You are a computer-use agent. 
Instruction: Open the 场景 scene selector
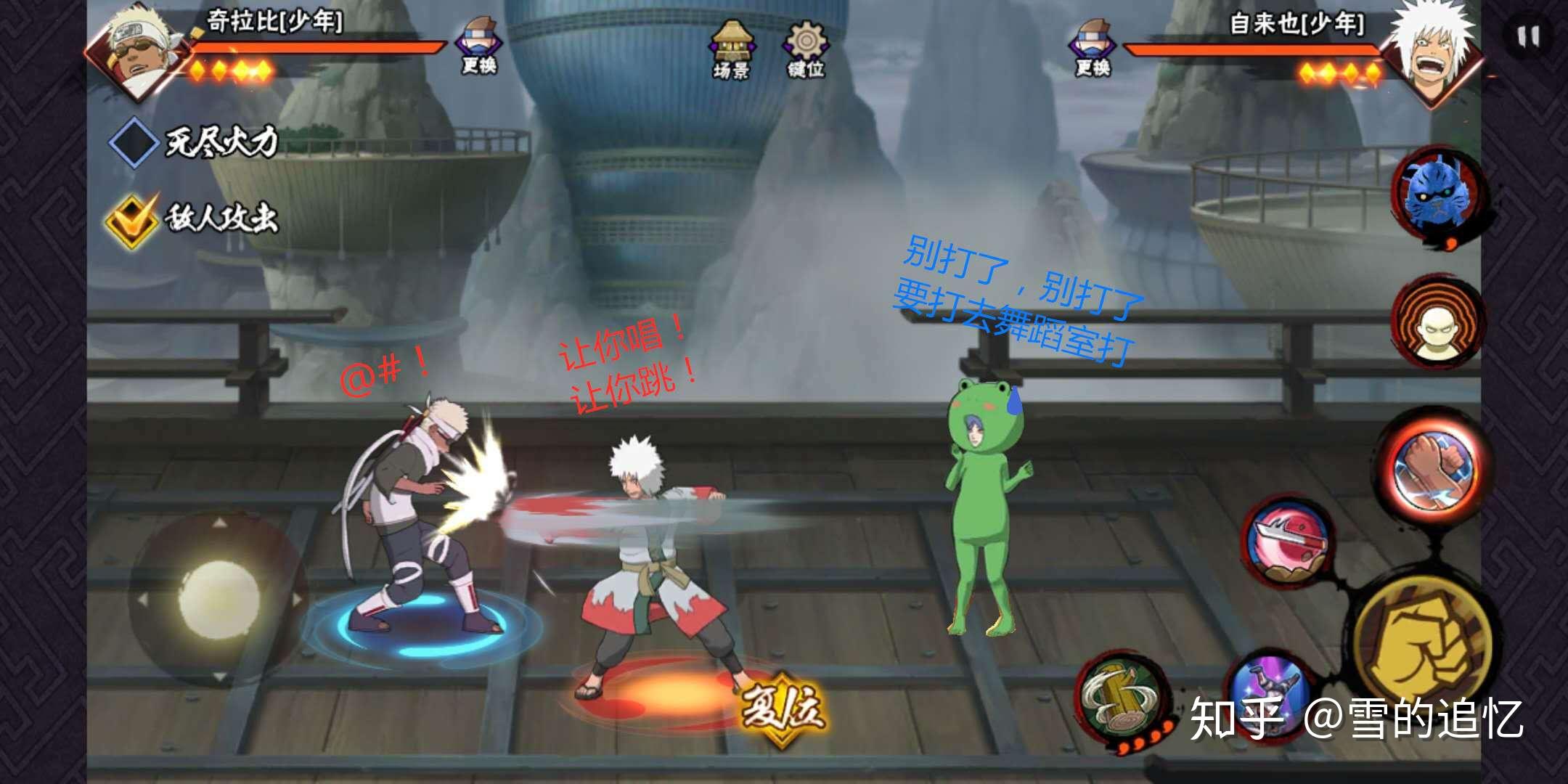tap(732, 48)
